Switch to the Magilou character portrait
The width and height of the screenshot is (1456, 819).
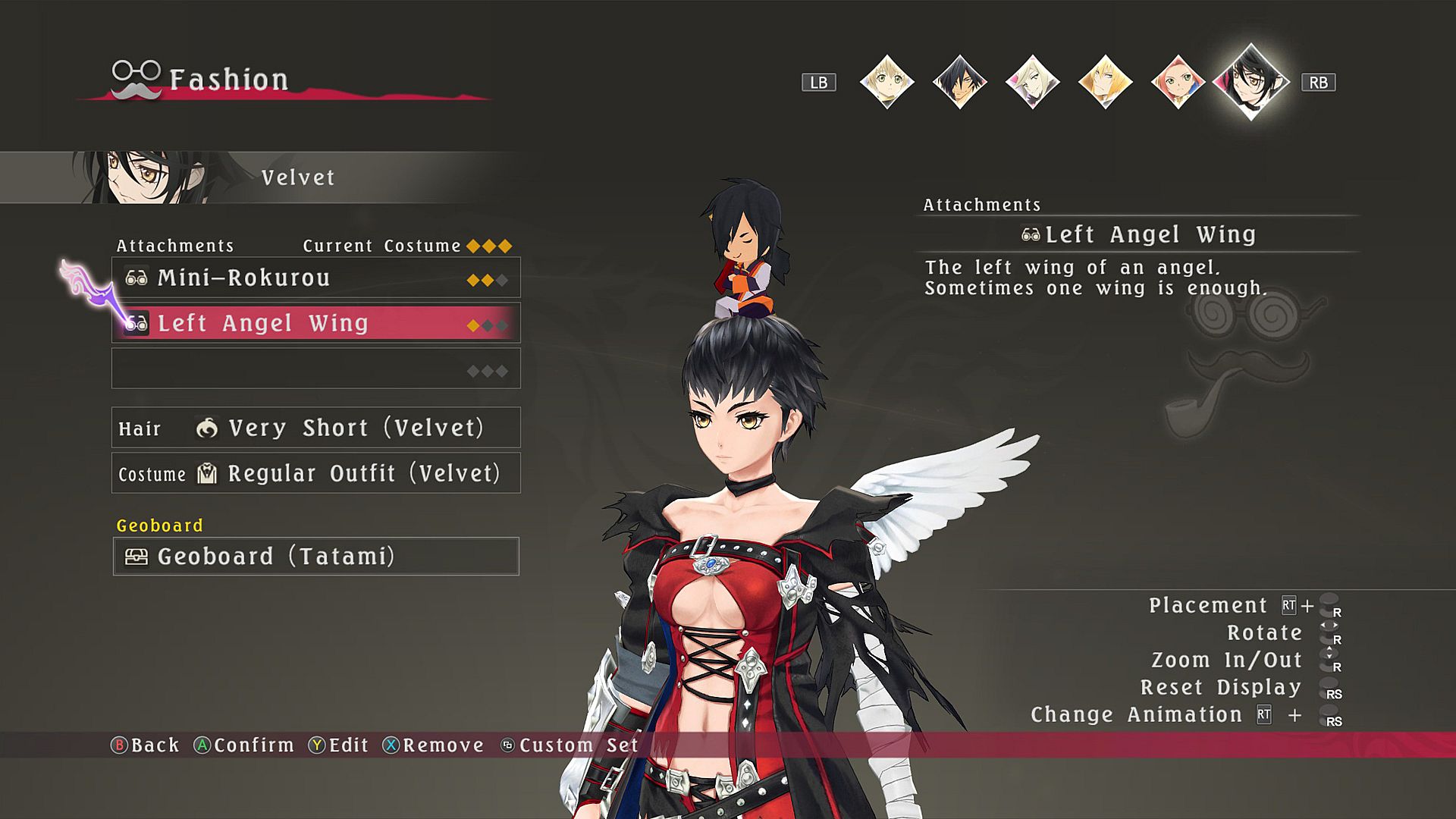tap(1032, 82)
